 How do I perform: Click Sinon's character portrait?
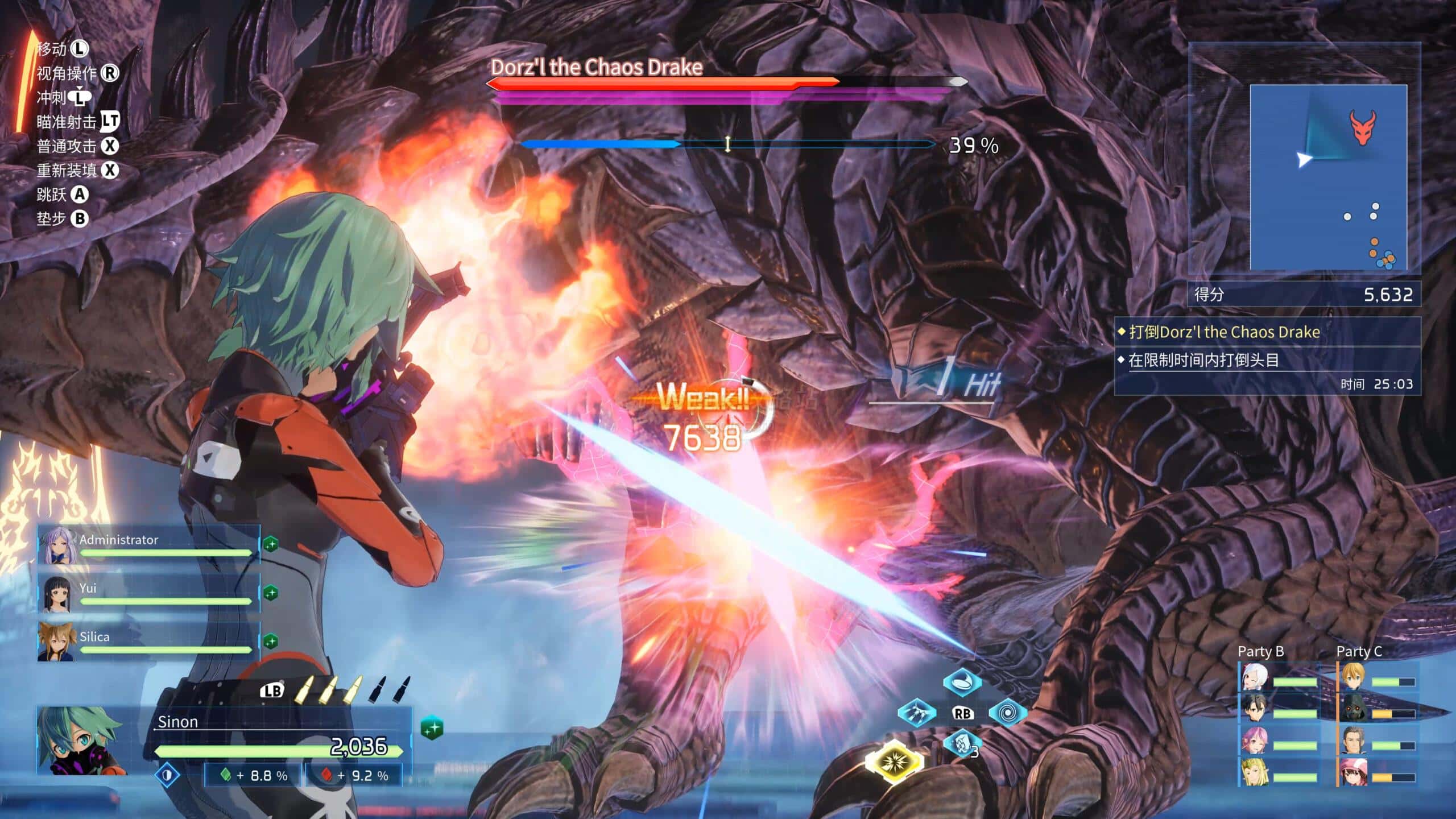(x=81, y=741)
